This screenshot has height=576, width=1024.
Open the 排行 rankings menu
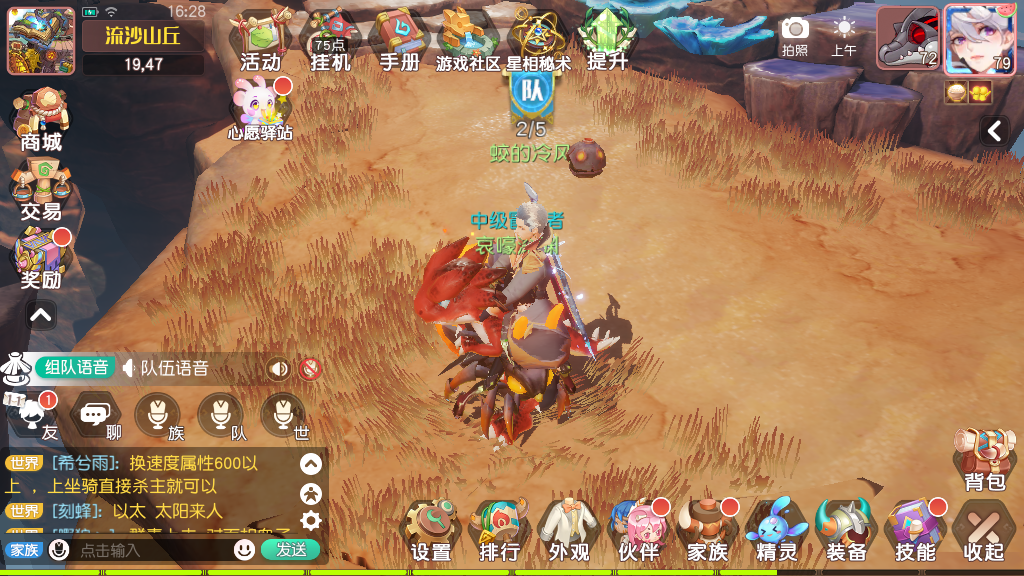coord(500,531)
